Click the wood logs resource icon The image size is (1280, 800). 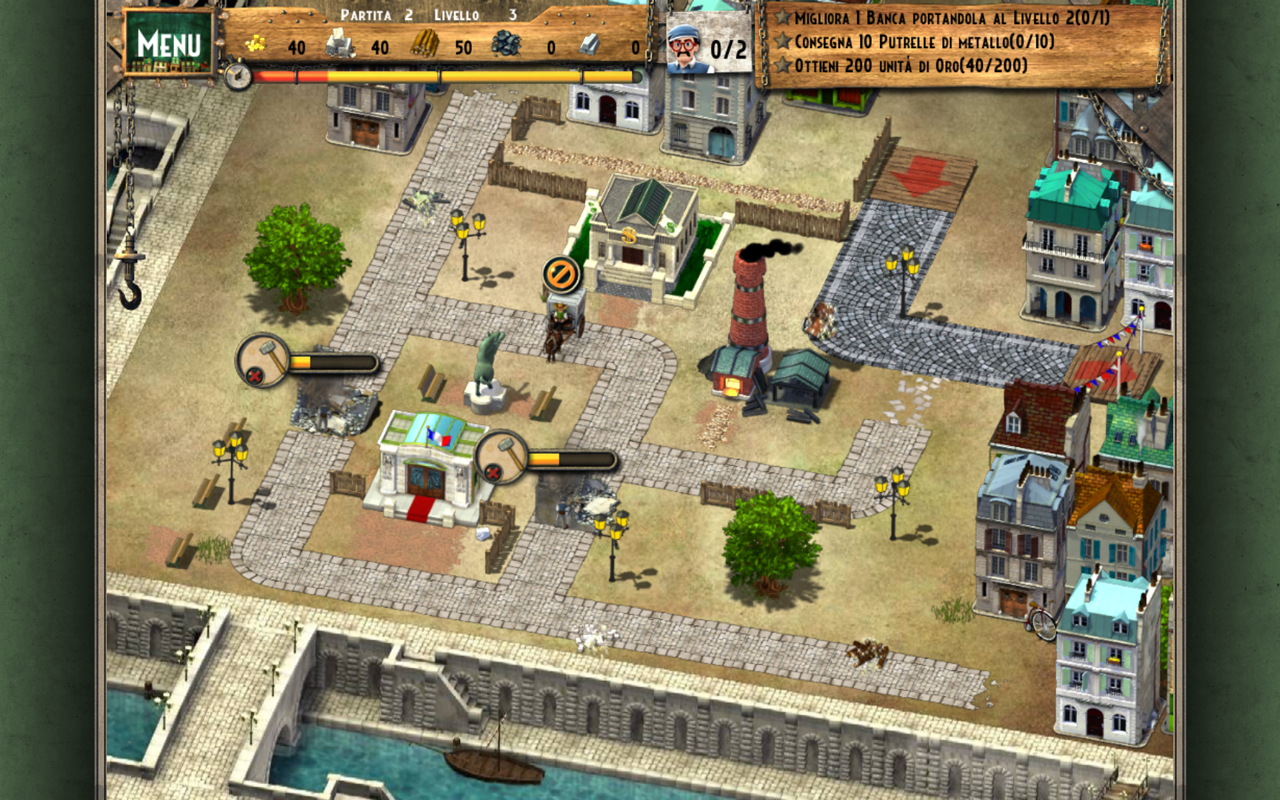point(426,43)
